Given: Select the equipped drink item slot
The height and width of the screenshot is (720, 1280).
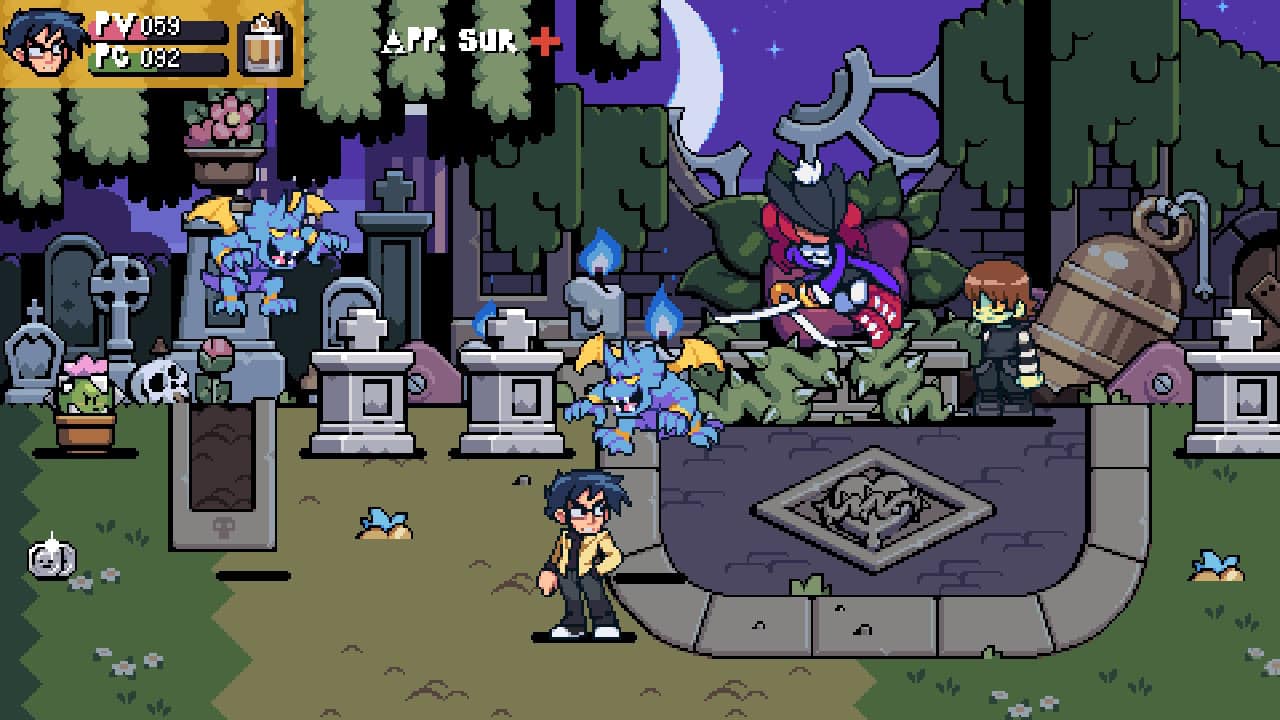Looking at the screenshot, I should 266,44.
